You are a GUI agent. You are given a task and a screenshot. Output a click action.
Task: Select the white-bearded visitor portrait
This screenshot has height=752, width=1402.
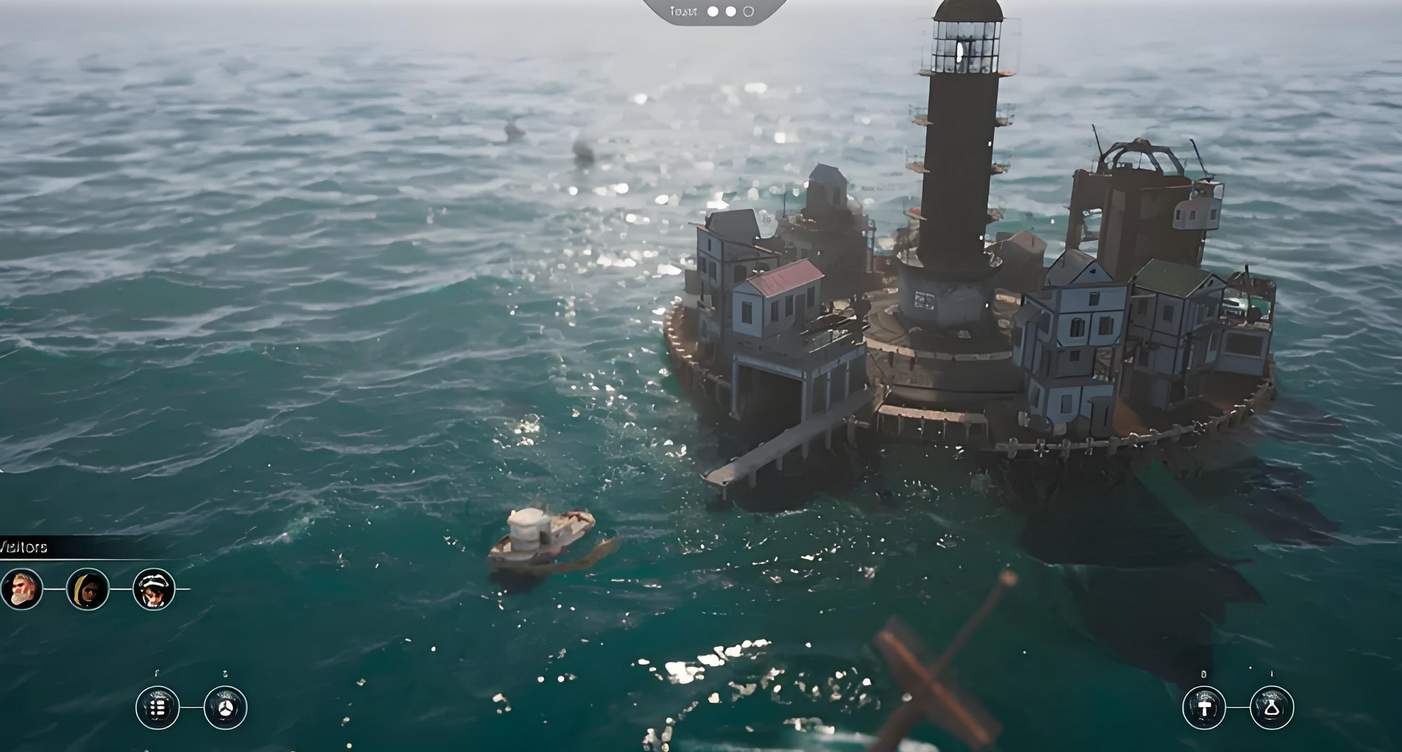click(x=21, y=589)
